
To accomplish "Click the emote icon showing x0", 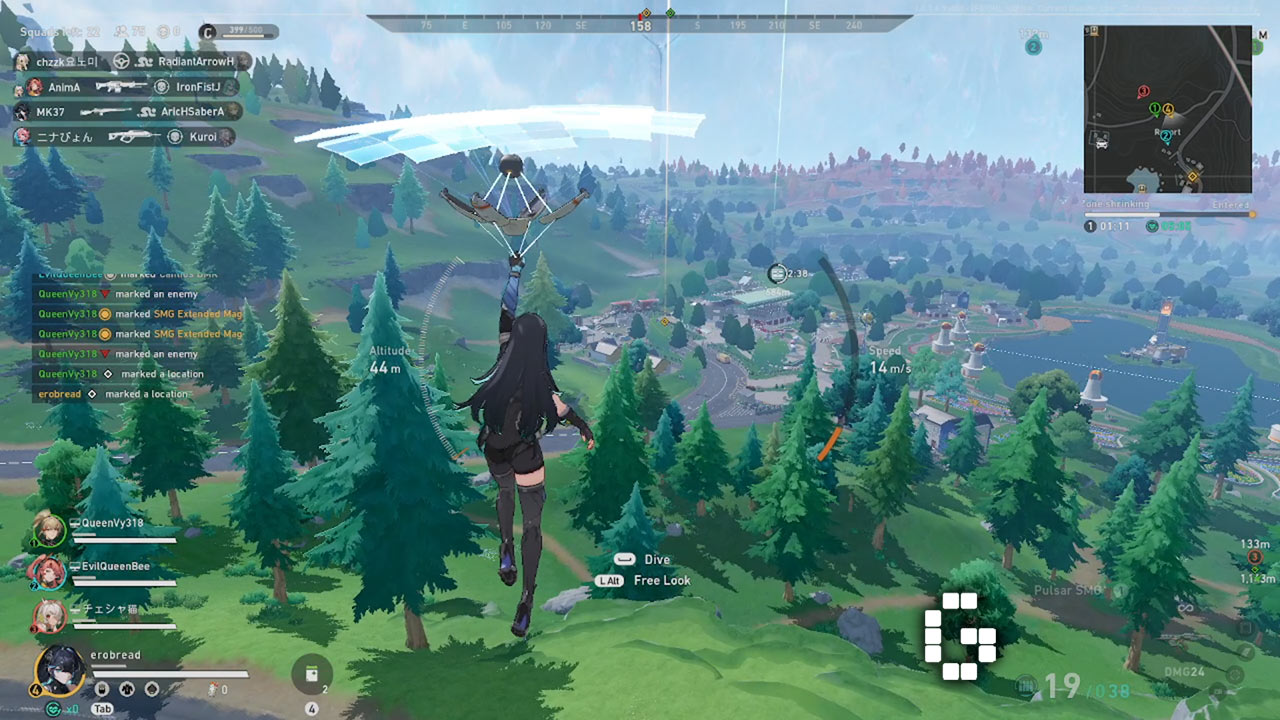I will pyautogui.click(x=55, y=707).
